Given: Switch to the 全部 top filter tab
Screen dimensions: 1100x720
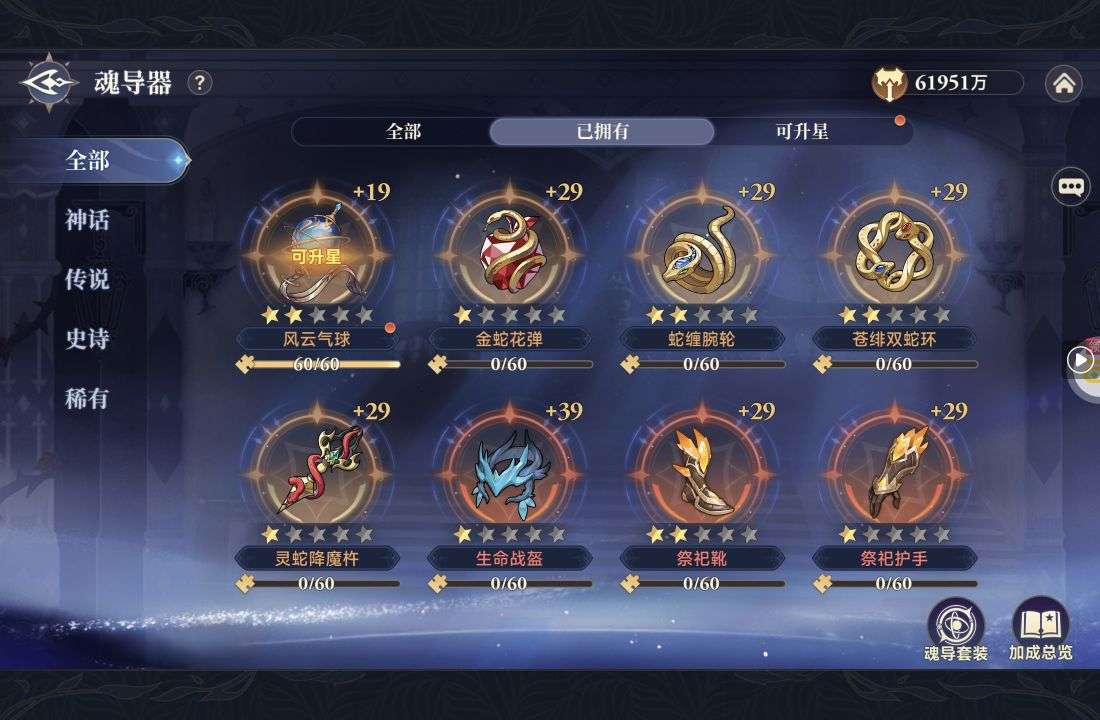Looking at the screenshot, I should [x=403, y=132].
